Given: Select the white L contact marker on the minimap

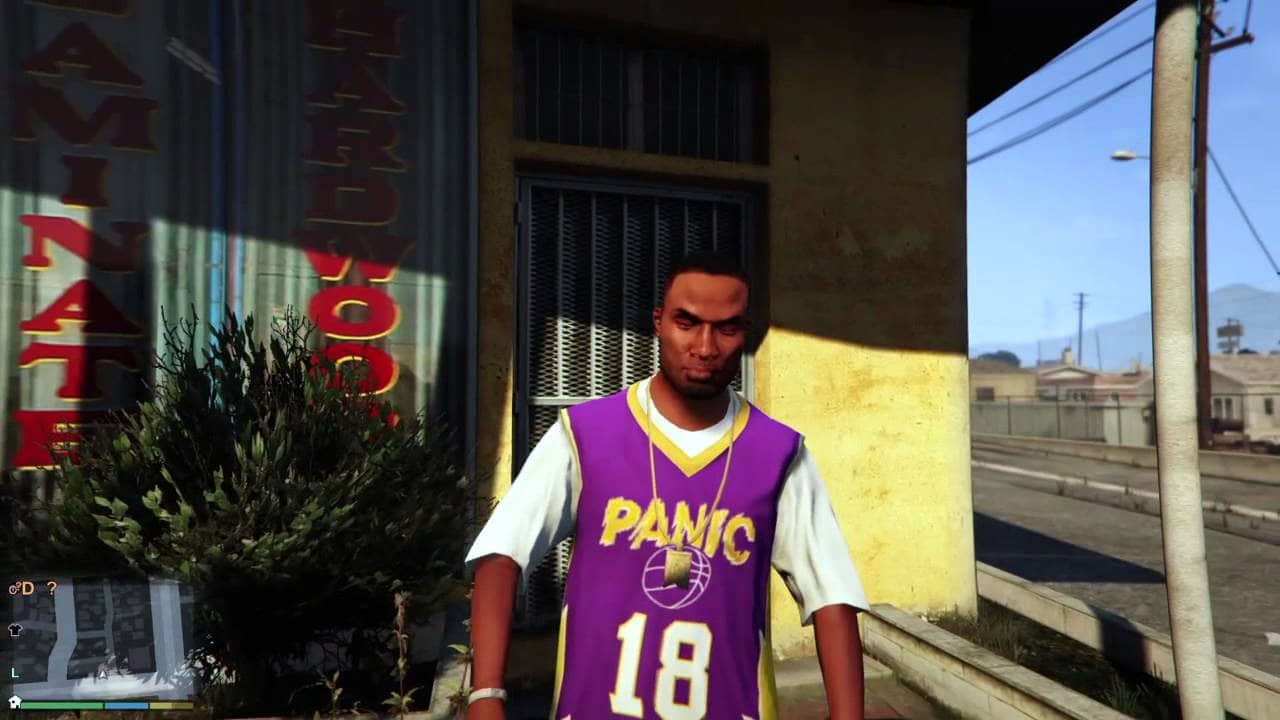Looking at the screenshot, I should point(14,673).
